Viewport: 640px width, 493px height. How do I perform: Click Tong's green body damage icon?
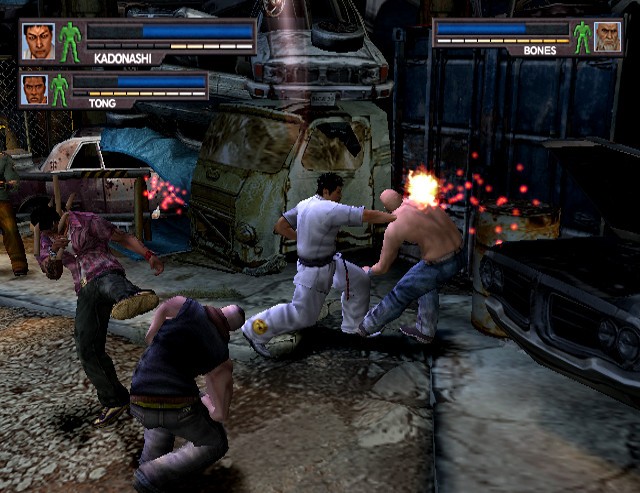pyautogui.click(x=60, y=89)
